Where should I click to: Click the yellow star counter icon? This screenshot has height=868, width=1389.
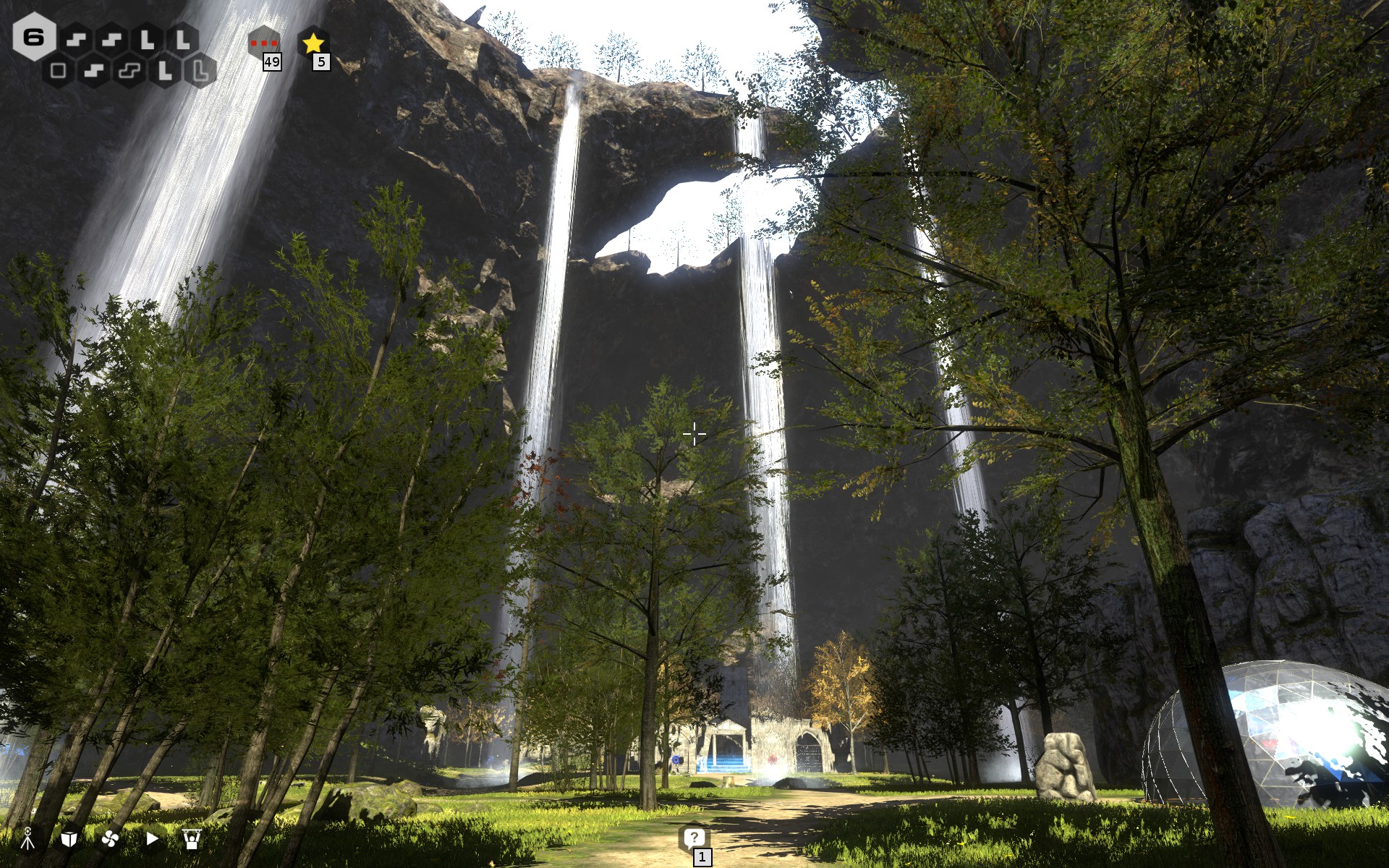click(x=313, y=43)
